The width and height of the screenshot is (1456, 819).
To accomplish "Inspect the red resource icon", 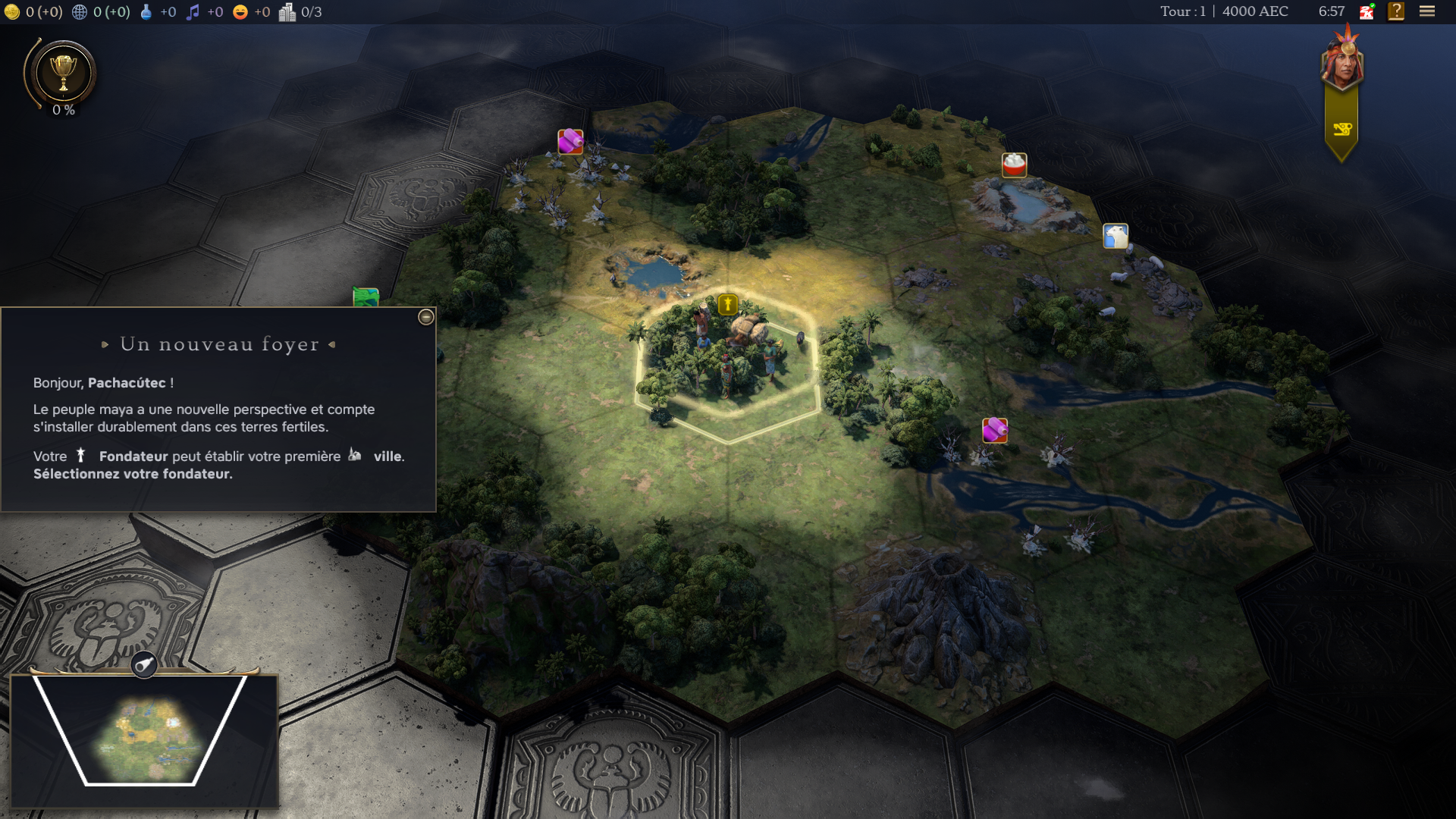I will click(x=1014, y=165).
